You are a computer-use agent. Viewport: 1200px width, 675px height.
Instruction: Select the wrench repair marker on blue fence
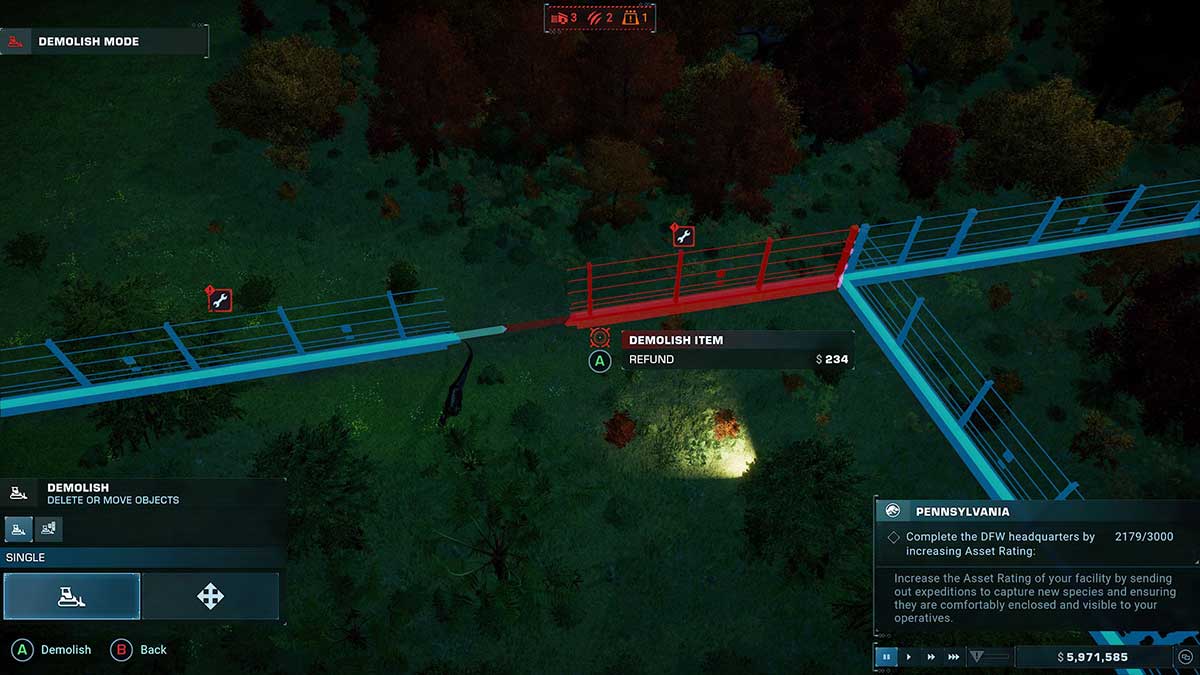(221, 300)
